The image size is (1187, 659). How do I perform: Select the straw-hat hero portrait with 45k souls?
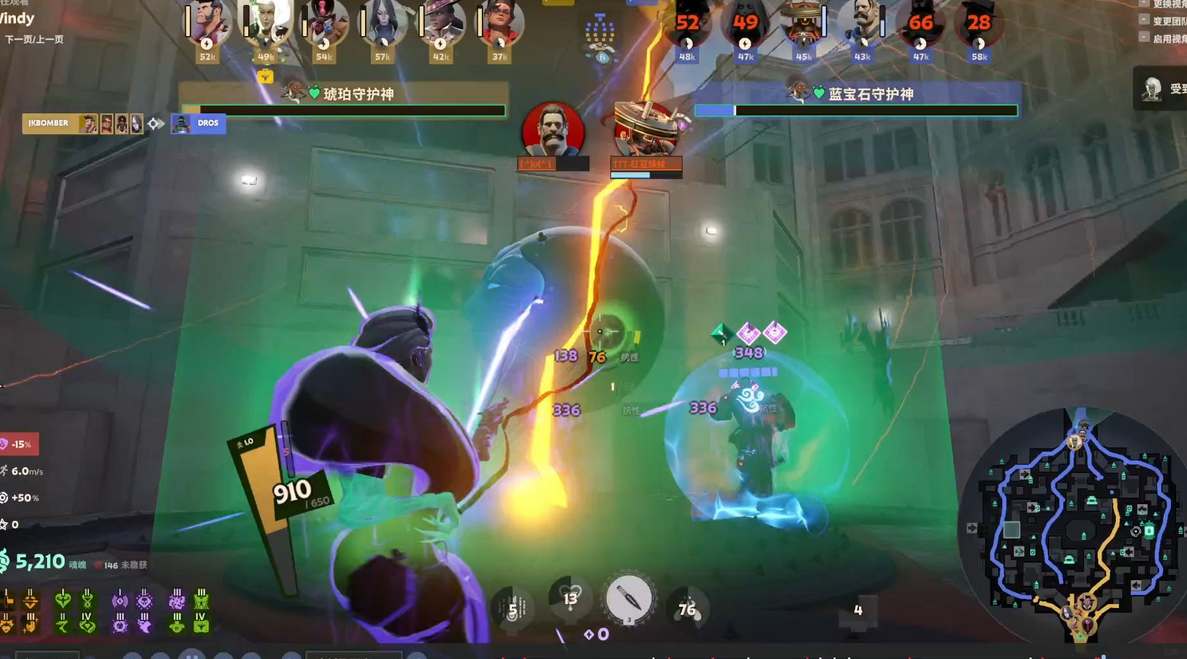pyautogui.click(x=804, y=22)
